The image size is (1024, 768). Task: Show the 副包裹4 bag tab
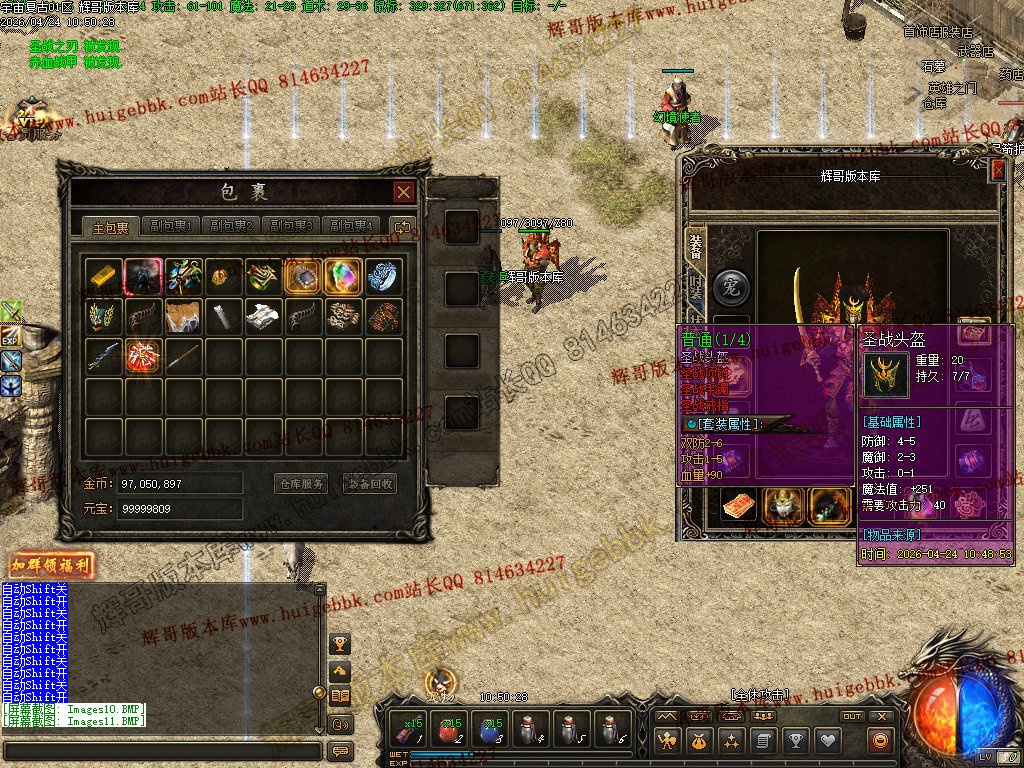[352, 226]
